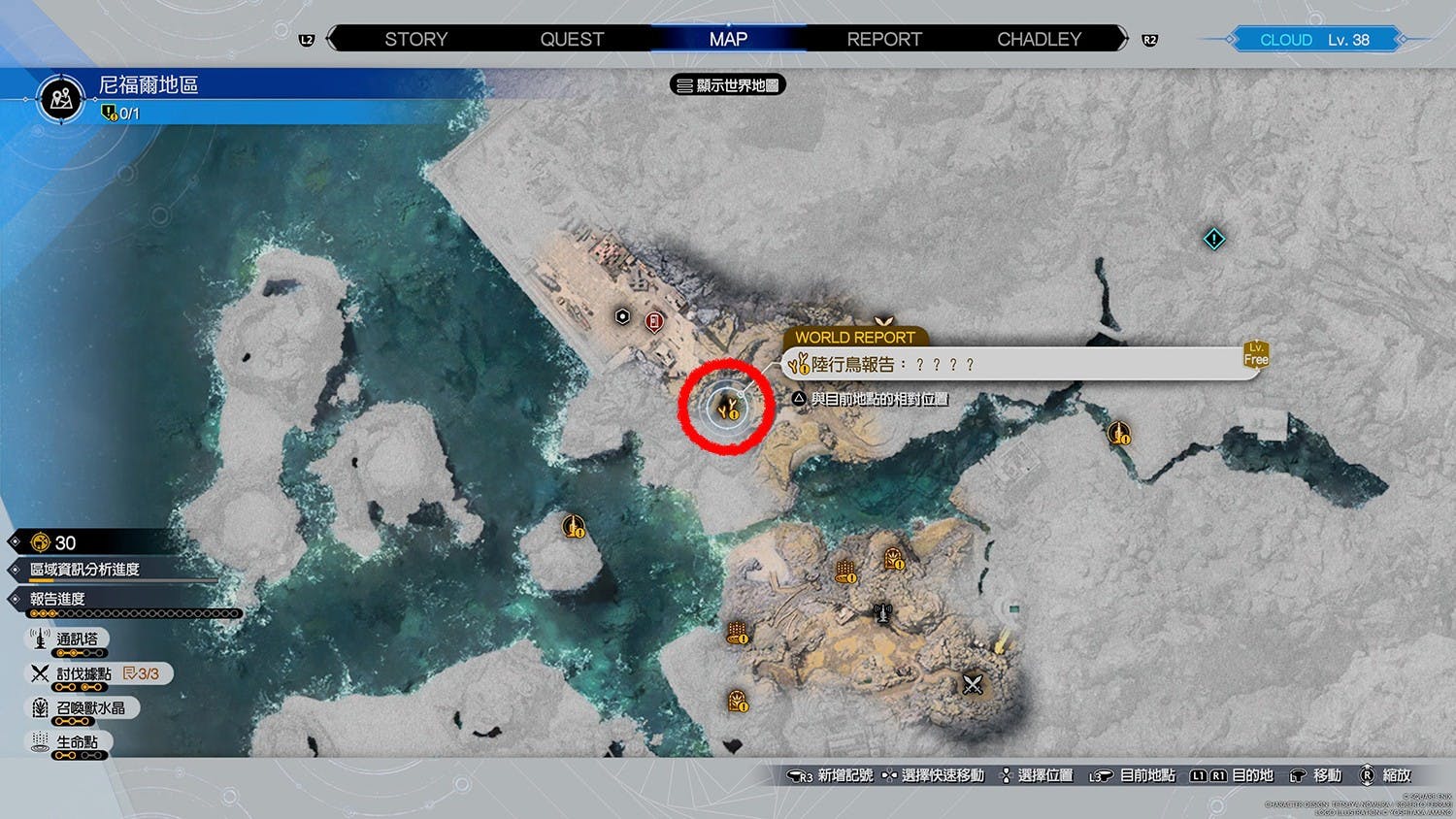
Task: Show the world map via 顯示世界地圖
Action: [x=728, y=85]
